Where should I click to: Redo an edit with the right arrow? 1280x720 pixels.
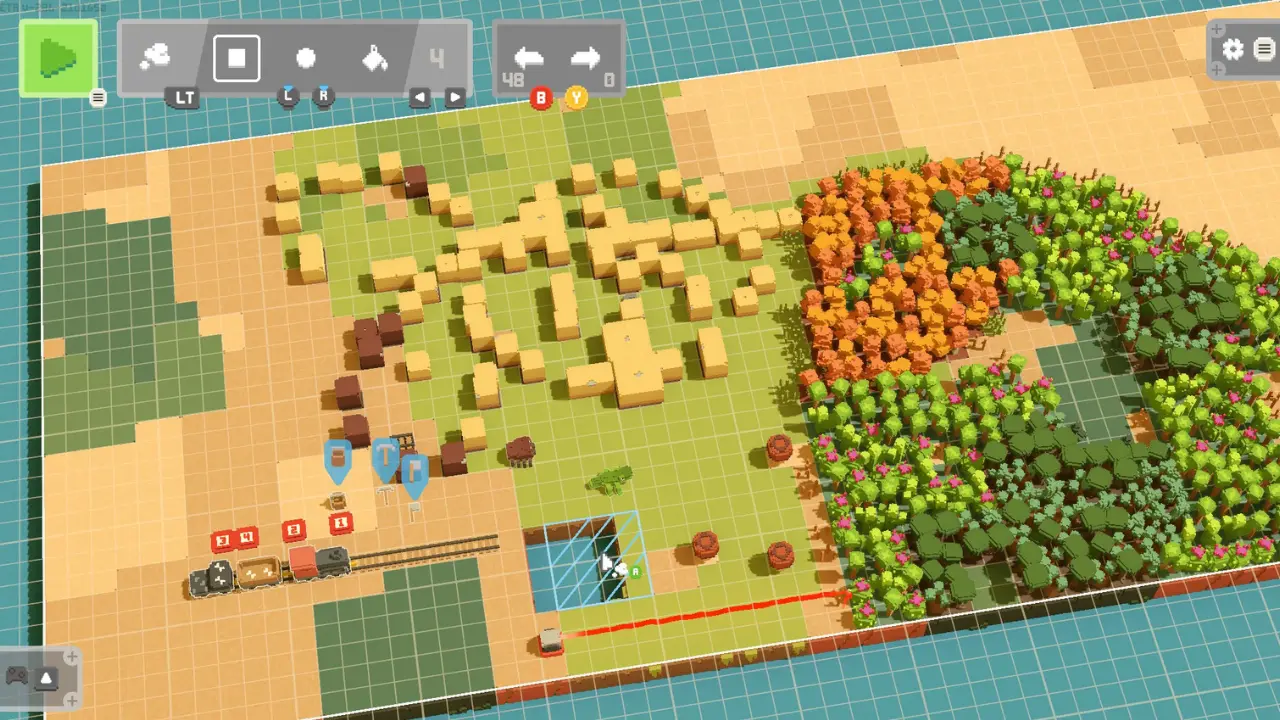tap(585, 57)
